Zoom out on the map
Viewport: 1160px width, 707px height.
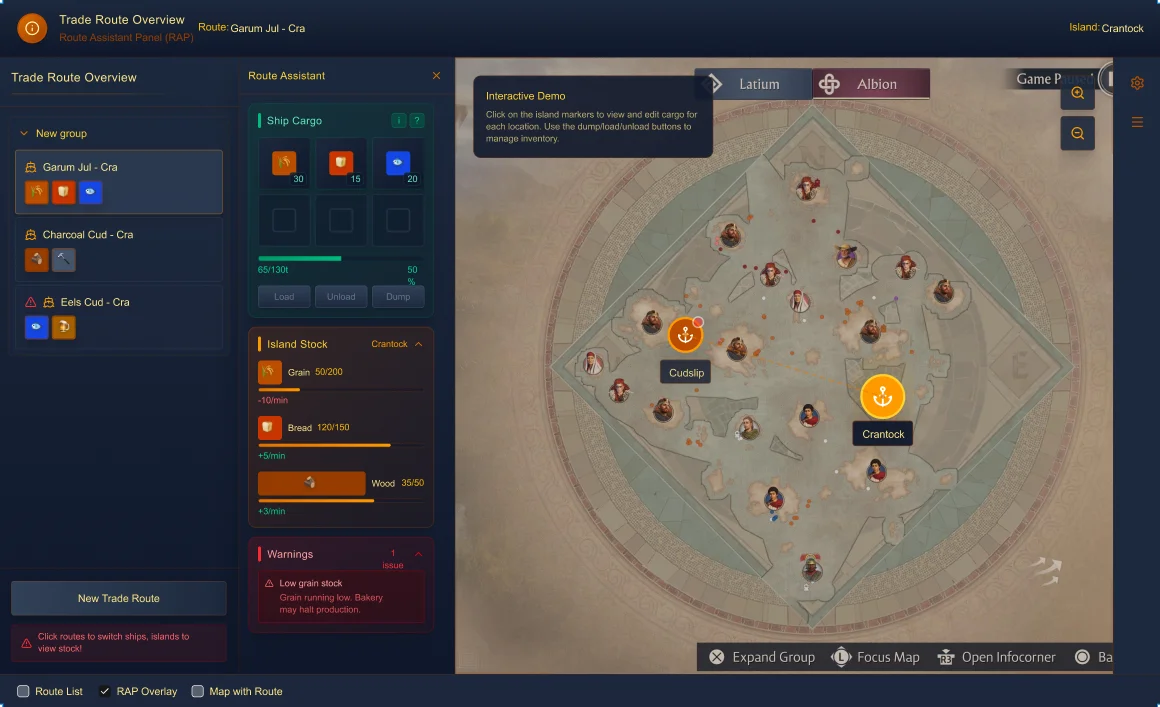1078,133
